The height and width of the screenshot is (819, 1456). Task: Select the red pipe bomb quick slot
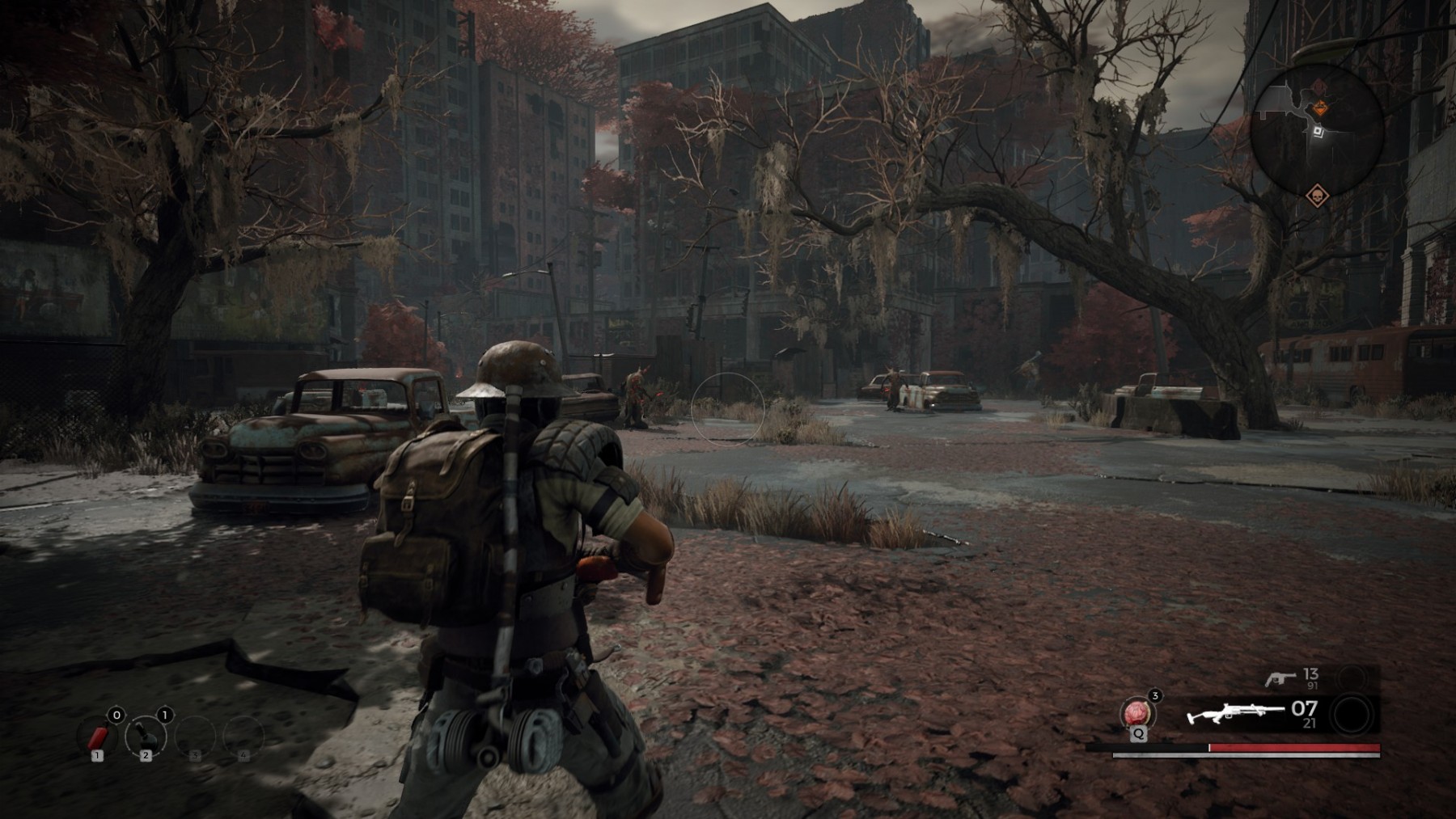click(x=98, y=737)
